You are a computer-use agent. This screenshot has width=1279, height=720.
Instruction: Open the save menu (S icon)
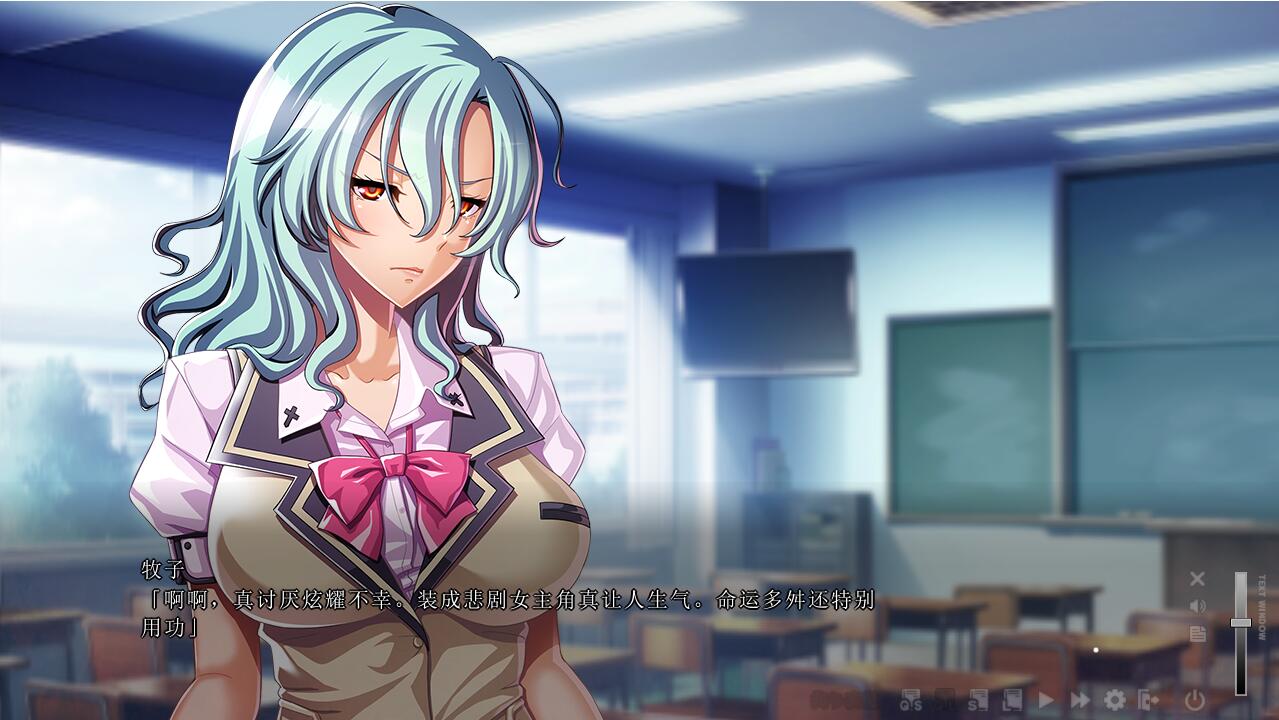(978, 700)
